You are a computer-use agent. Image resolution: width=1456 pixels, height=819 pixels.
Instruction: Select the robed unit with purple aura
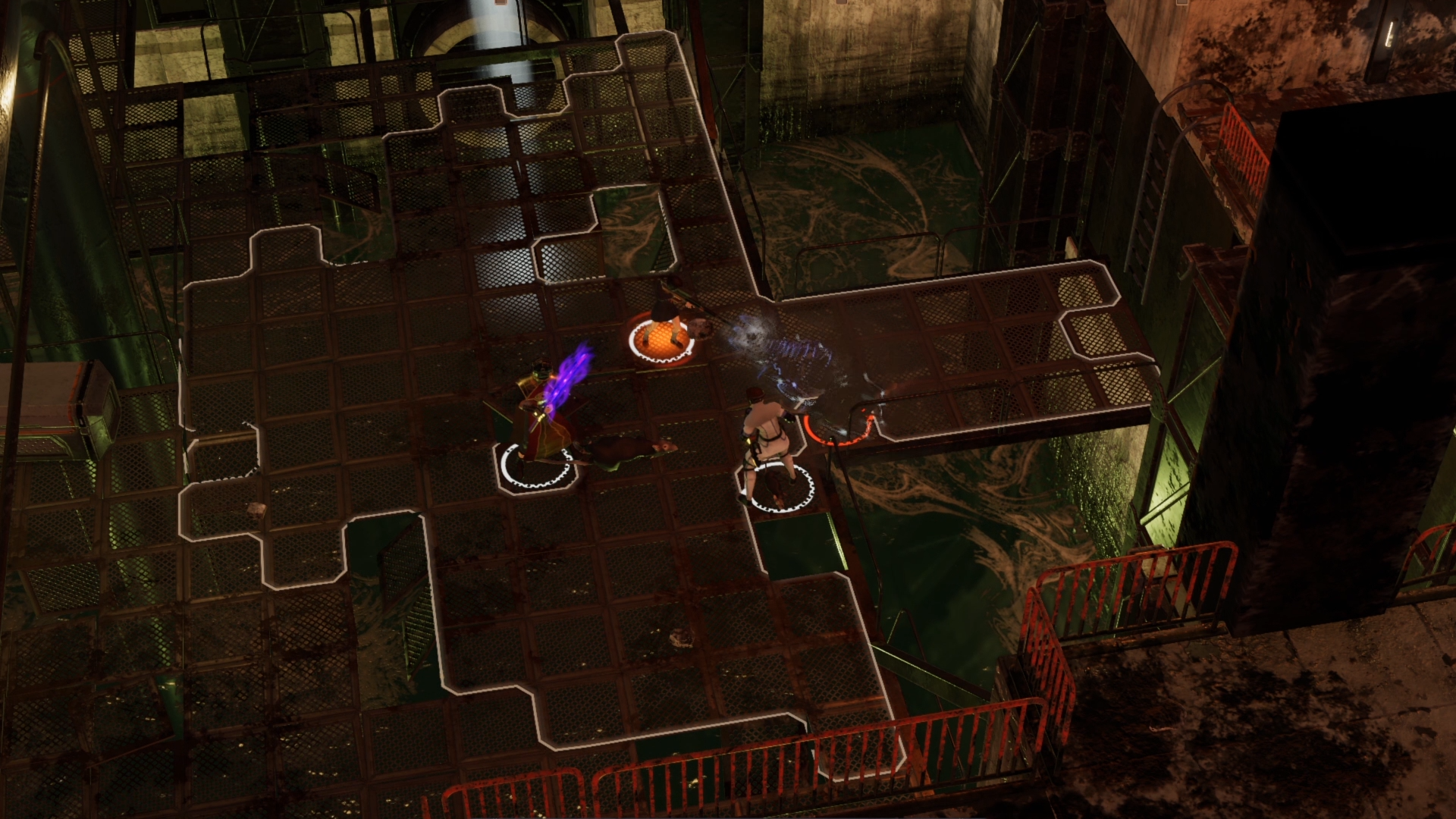tap(543, 417)
